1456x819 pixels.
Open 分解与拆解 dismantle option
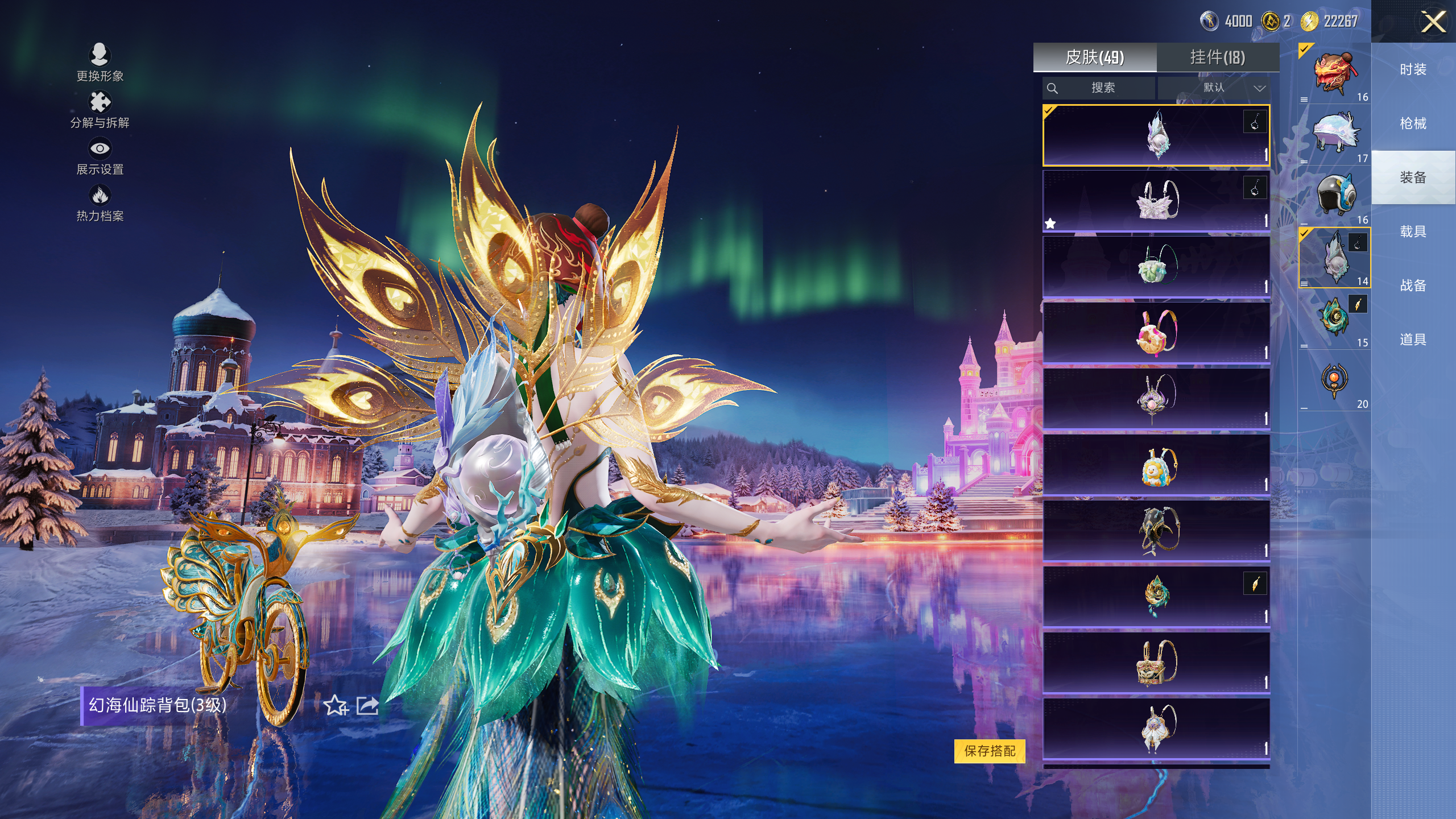pos(100,109)
